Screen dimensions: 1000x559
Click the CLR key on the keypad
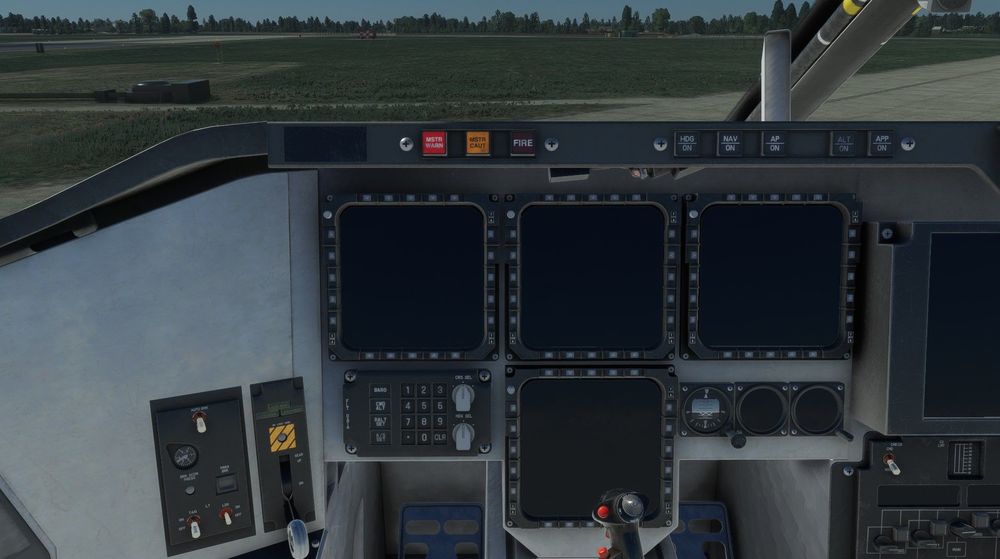pos(440,437)
